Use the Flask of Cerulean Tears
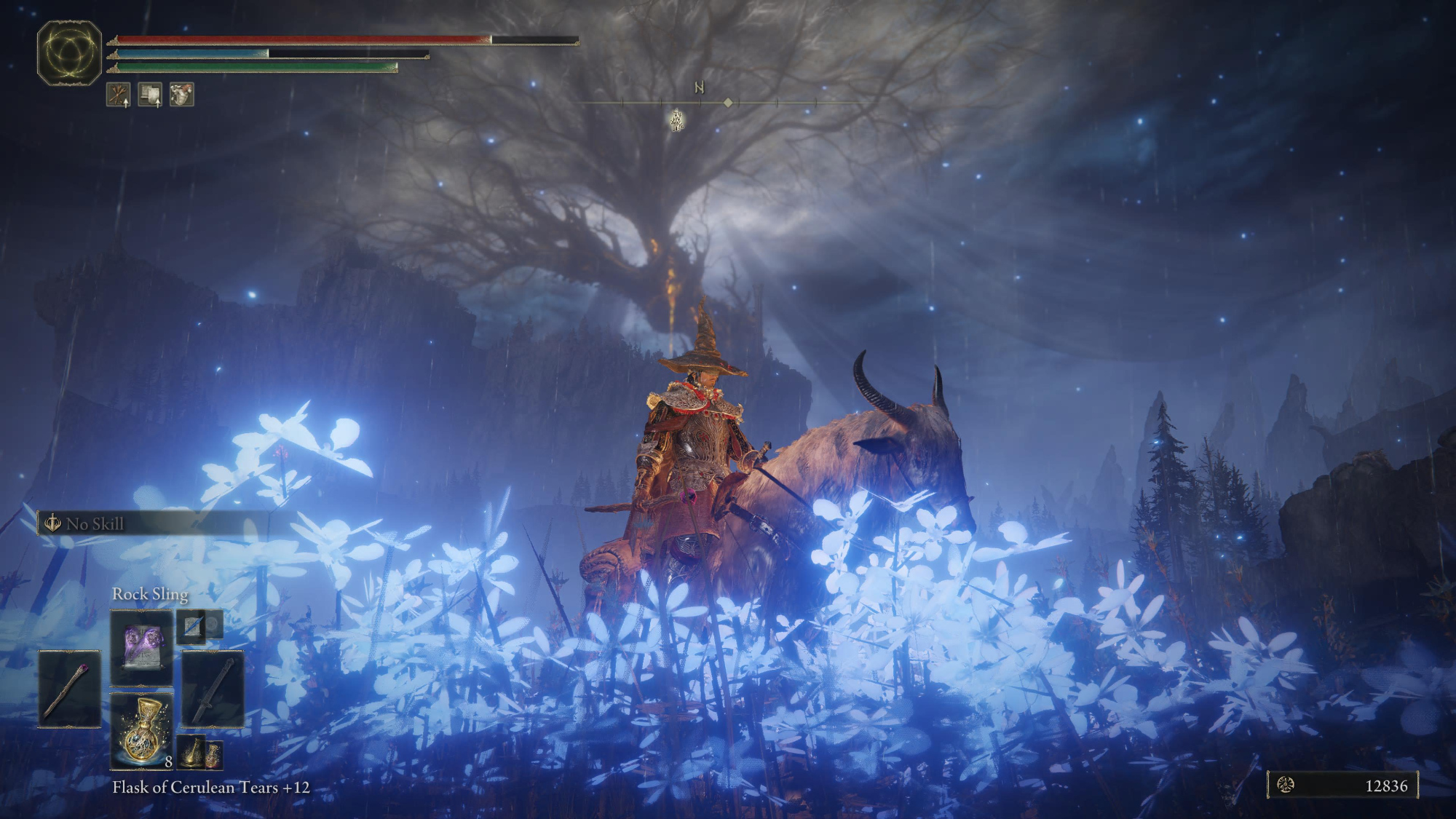 tap(141, 731)
